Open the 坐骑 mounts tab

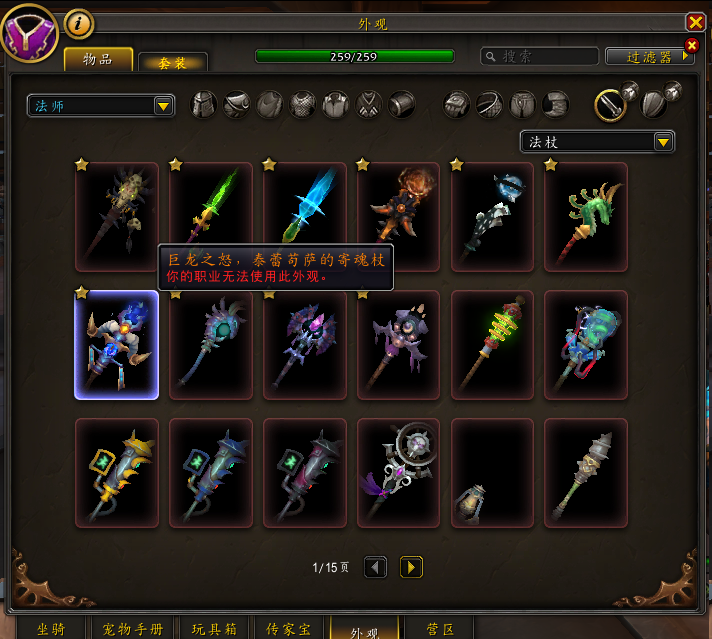51,629
